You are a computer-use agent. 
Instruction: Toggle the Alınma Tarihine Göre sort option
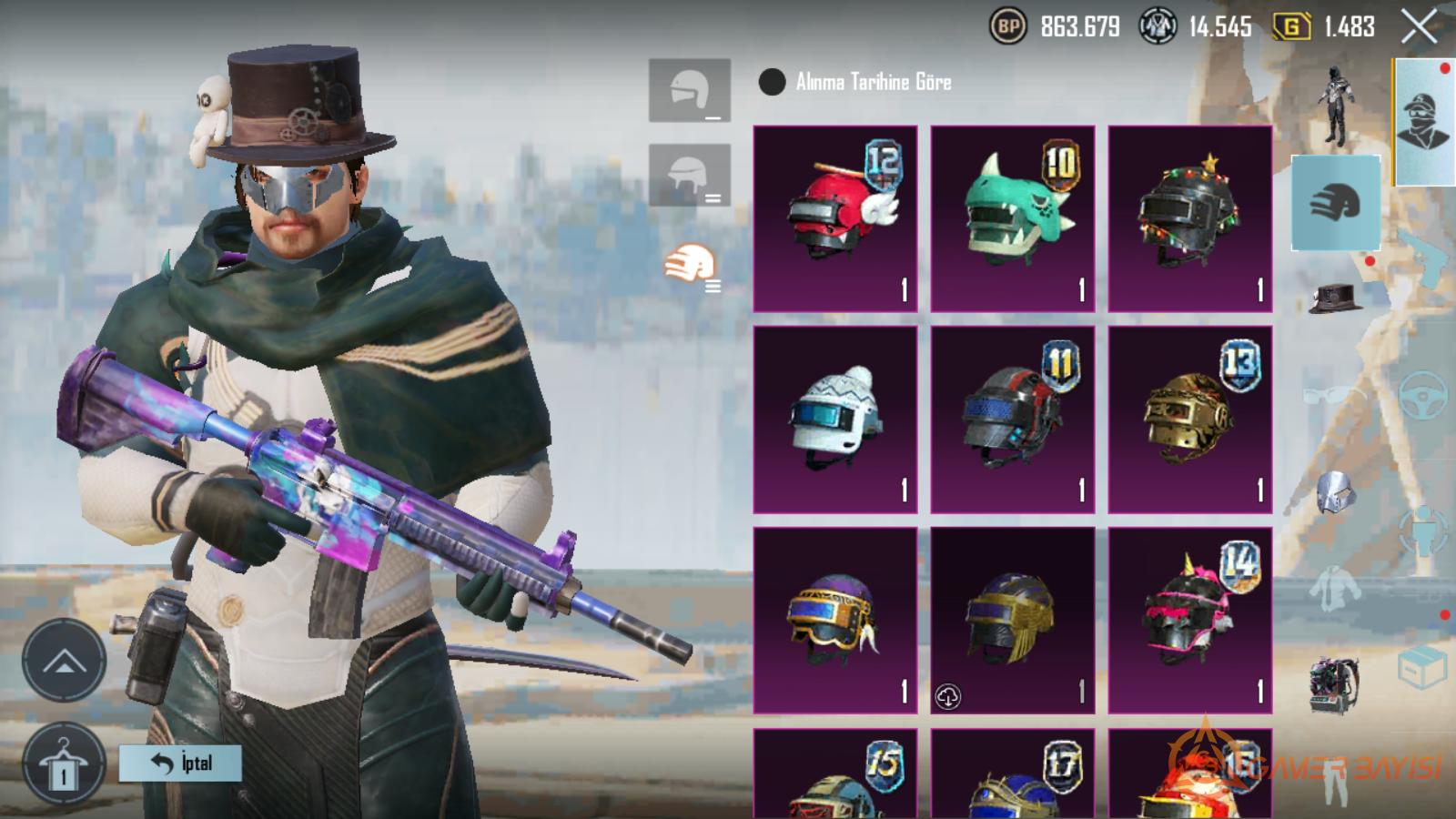coord(772,82)
